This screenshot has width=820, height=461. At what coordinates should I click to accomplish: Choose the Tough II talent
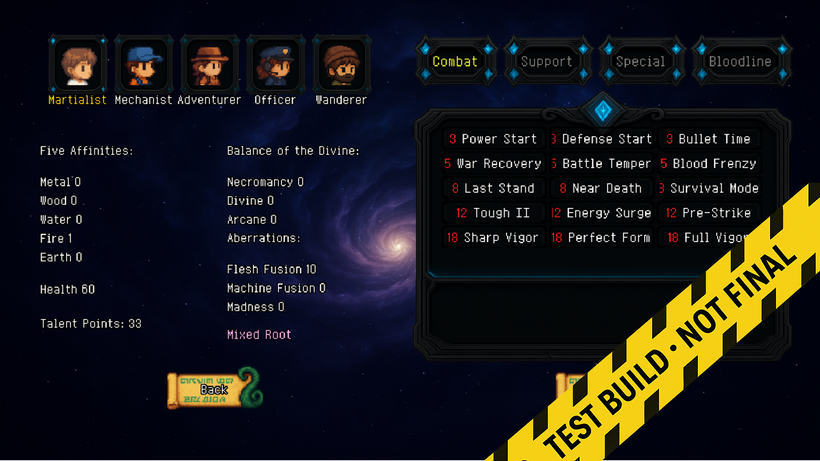pos(493,213)
